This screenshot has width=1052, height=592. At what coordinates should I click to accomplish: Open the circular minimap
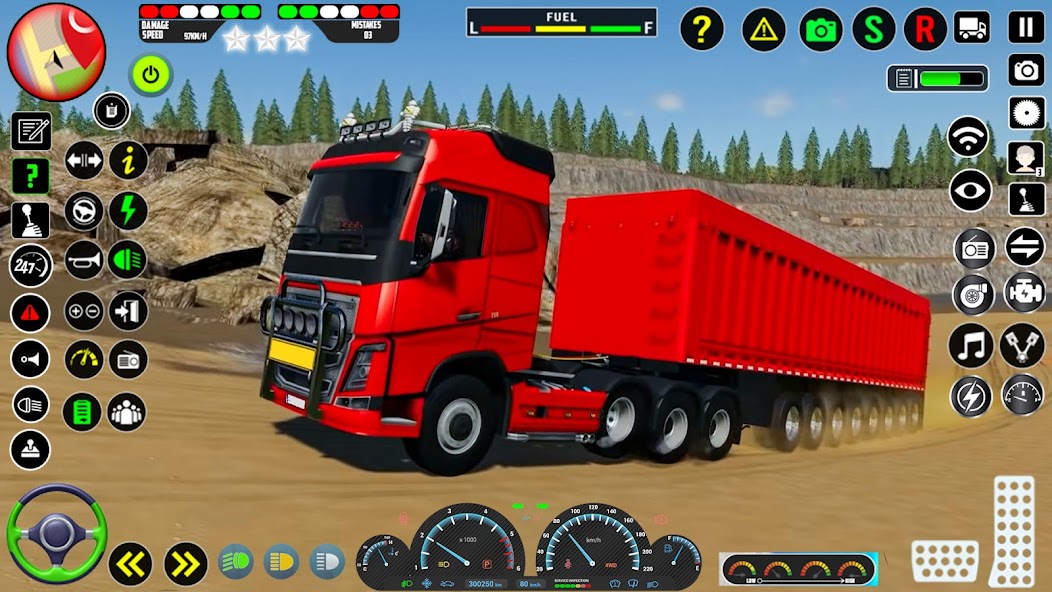pyautogui.click(x=56, y=52)
